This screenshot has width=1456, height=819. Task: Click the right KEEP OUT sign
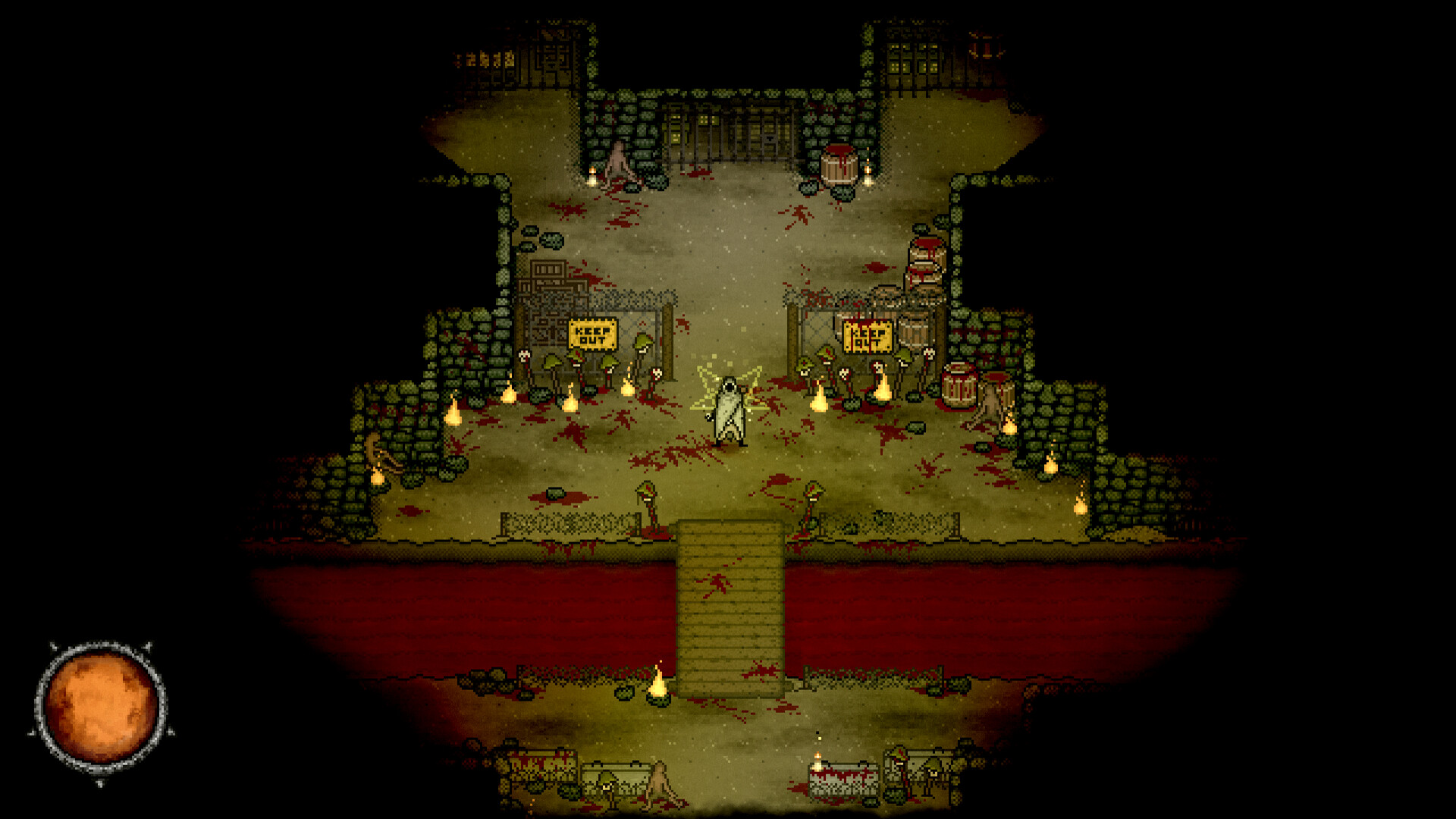click(x=868, y=337)
